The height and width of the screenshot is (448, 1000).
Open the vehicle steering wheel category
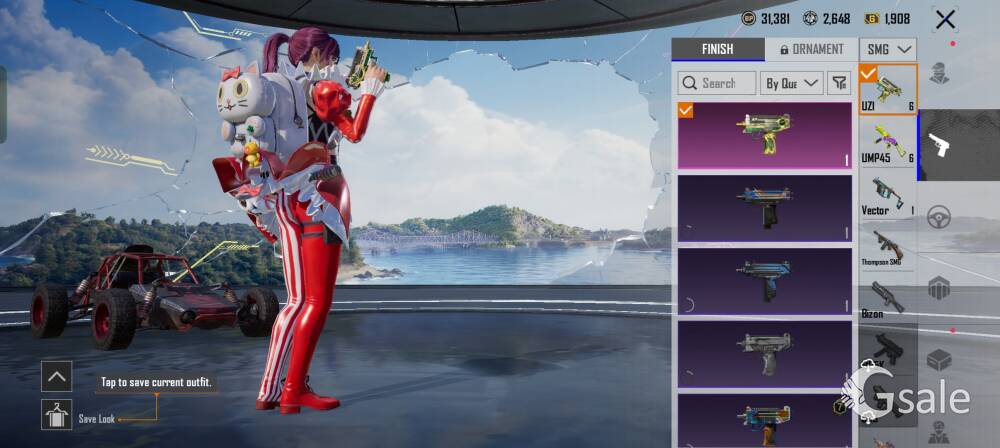tap(939, 217)
